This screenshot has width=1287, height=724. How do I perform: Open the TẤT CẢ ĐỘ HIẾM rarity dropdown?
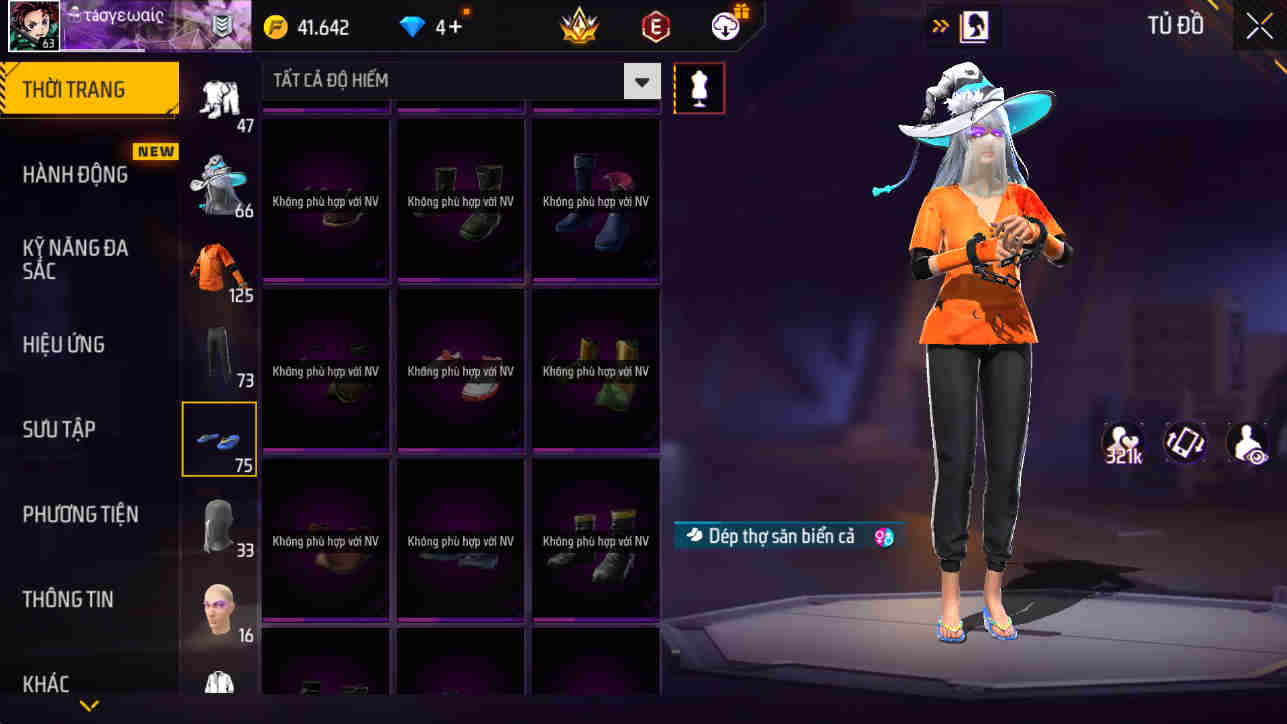641,80
